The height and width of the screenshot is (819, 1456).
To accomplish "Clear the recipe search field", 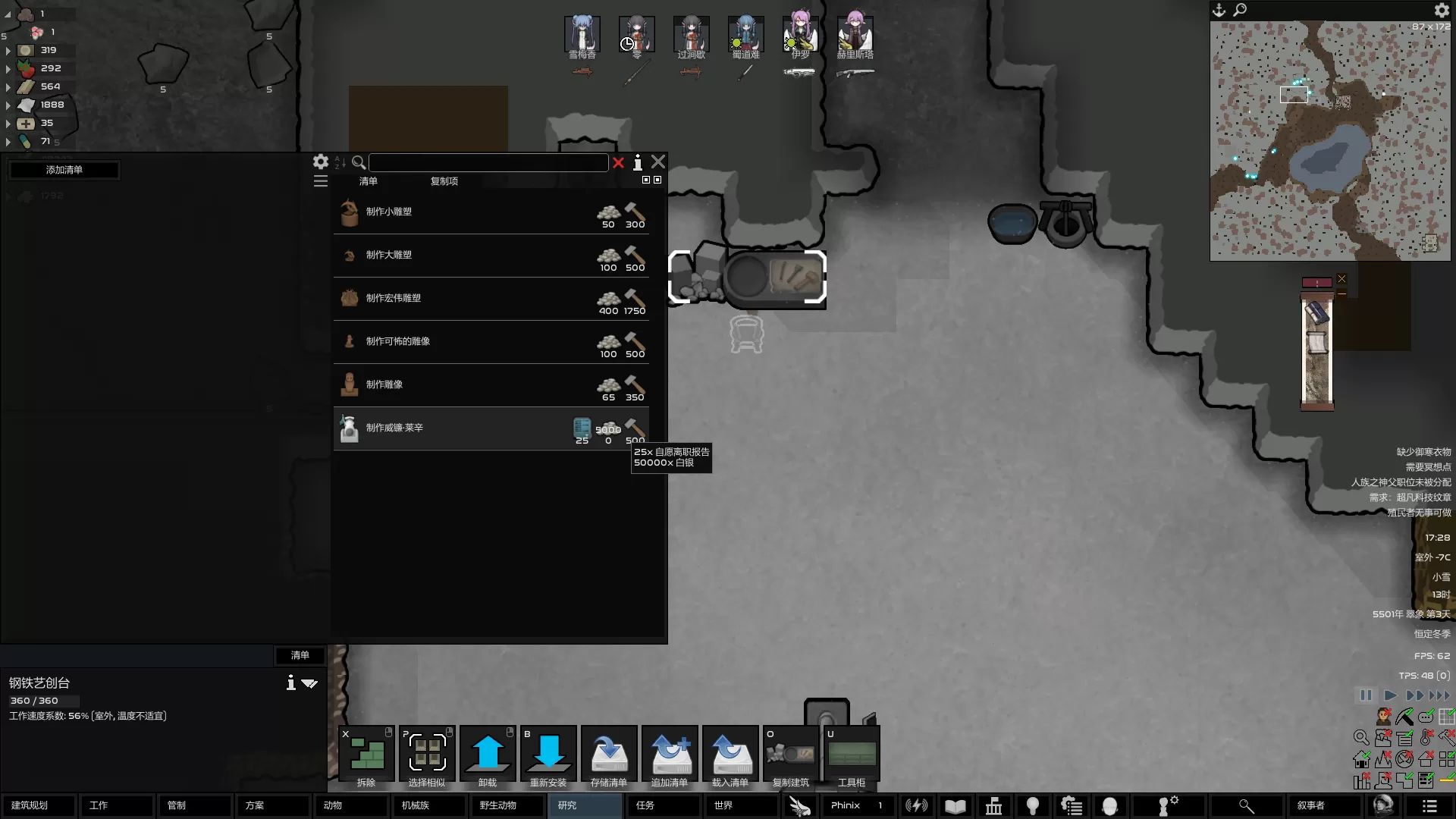I will pos(619,162).
